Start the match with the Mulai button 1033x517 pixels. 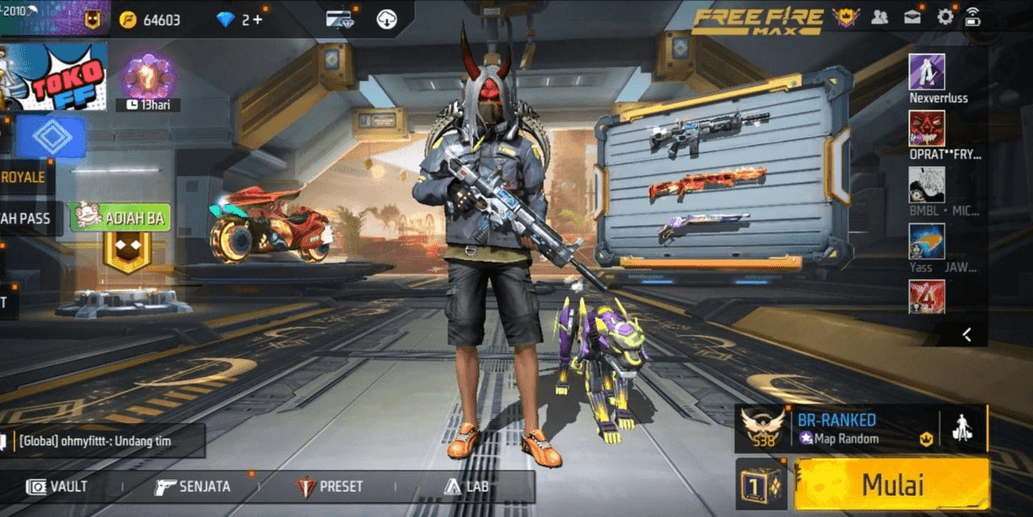tap(892, 484)
